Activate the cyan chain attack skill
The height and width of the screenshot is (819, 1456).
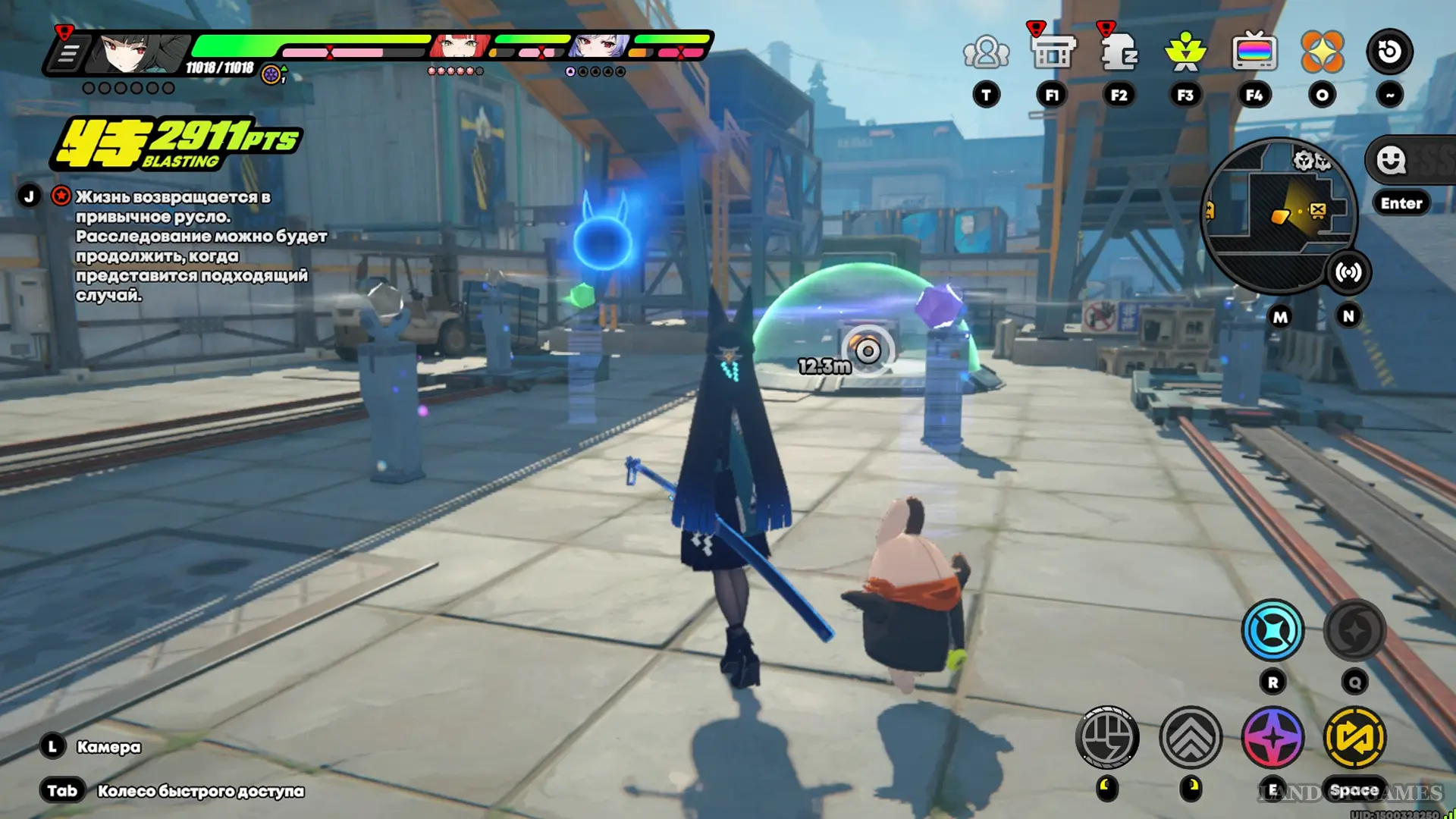click(1272, 630)
